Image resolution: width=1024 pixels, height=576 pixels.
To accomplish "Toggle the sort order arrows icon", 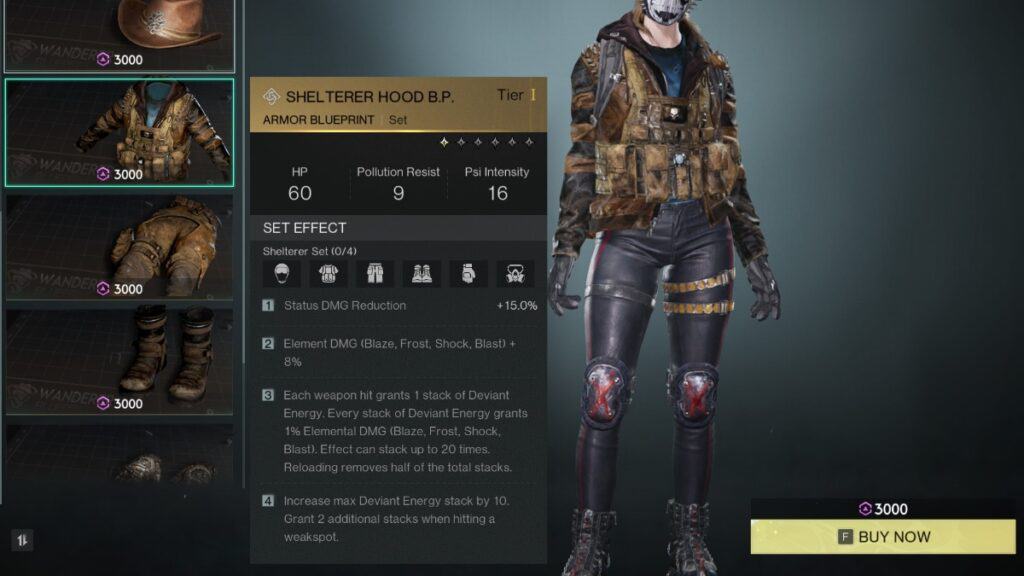I will 22,540.
